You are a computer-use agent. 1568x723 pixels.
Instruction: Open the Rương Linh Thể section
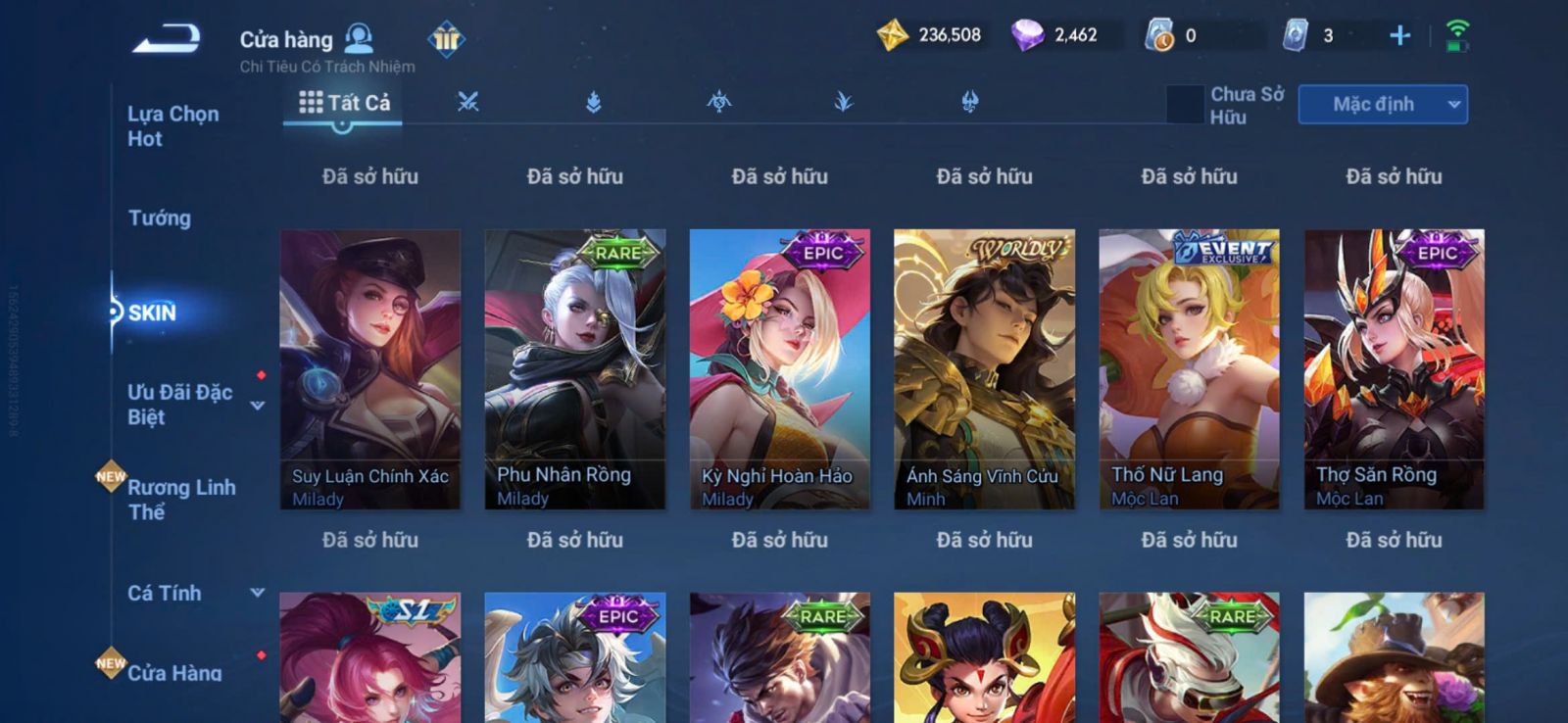click(x=180, y=500)
